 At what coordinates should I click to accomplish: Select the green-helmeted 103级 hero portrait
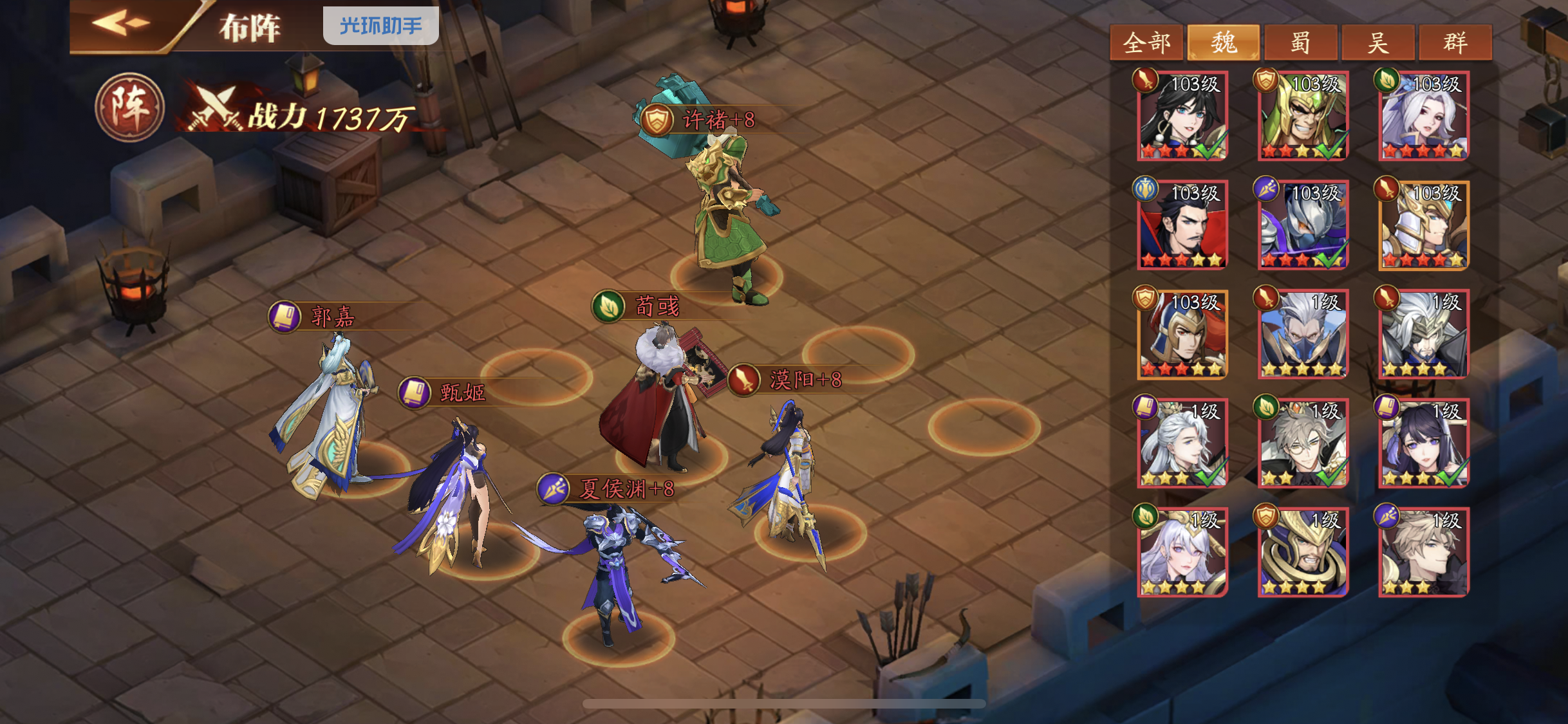1303,116
